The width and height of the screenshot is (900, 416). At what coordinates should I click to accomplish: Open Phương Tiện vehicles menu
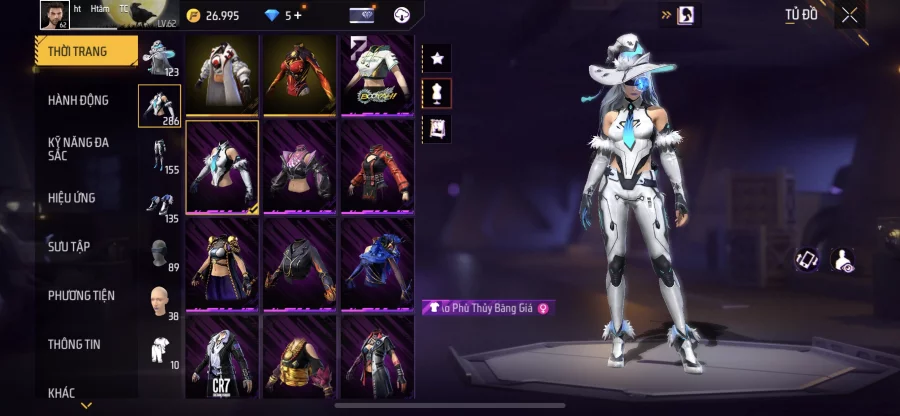(x=81, y=295)
